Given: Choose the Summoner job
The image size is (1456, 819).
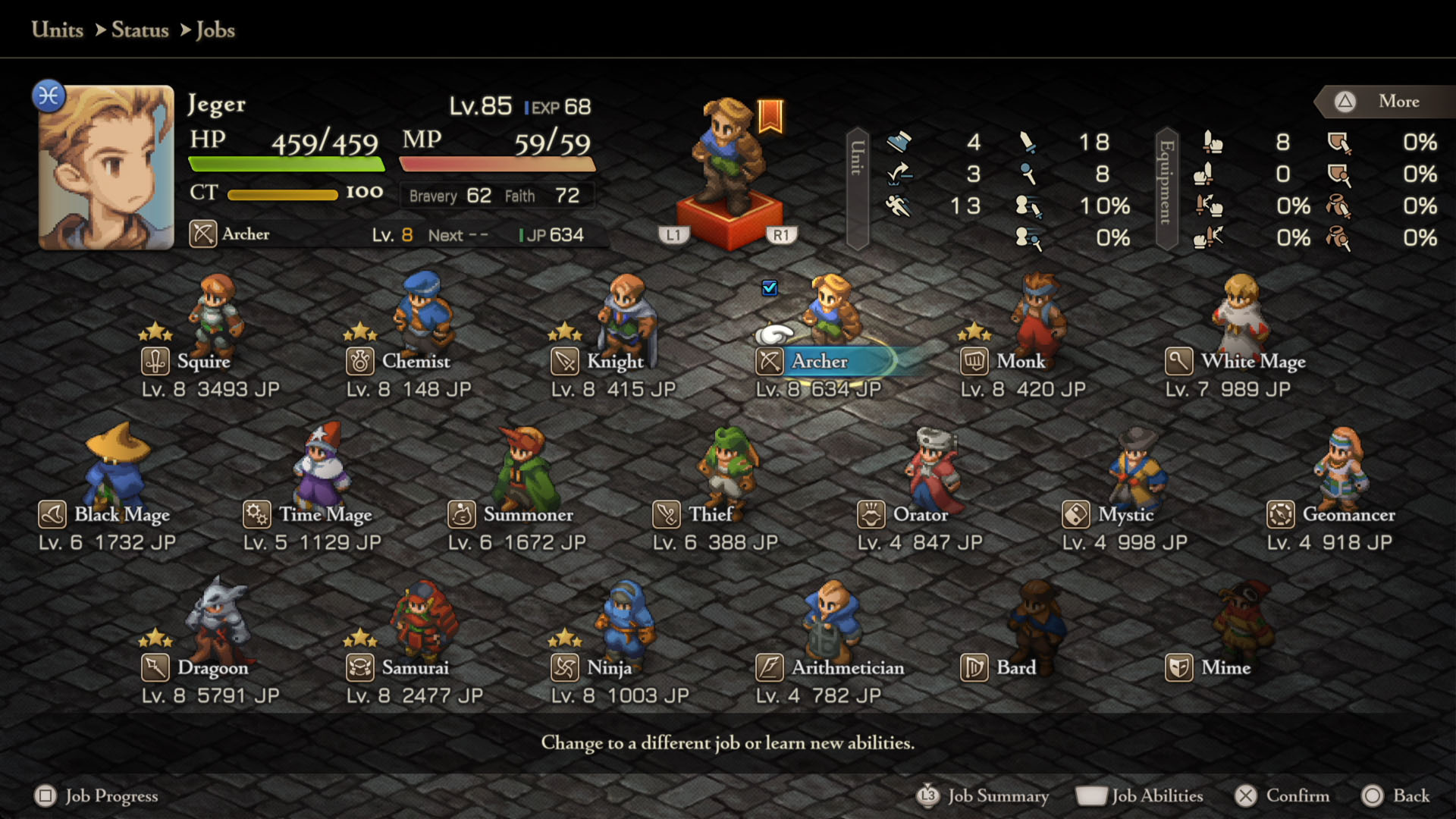Looking at the screenshot, I should (528, 515).
